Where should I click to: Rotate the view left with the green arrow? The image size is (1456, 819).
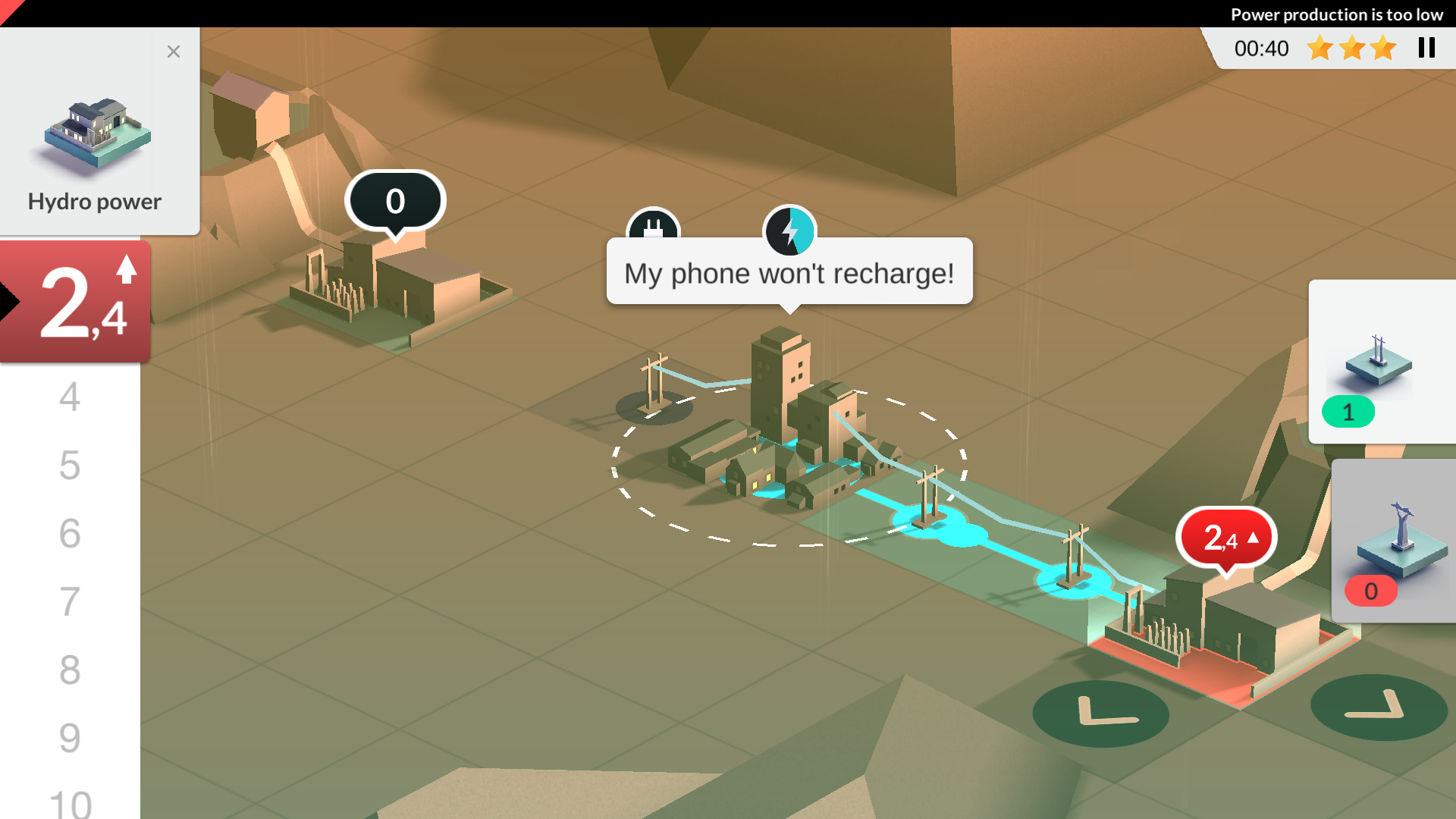point(1100,713)
